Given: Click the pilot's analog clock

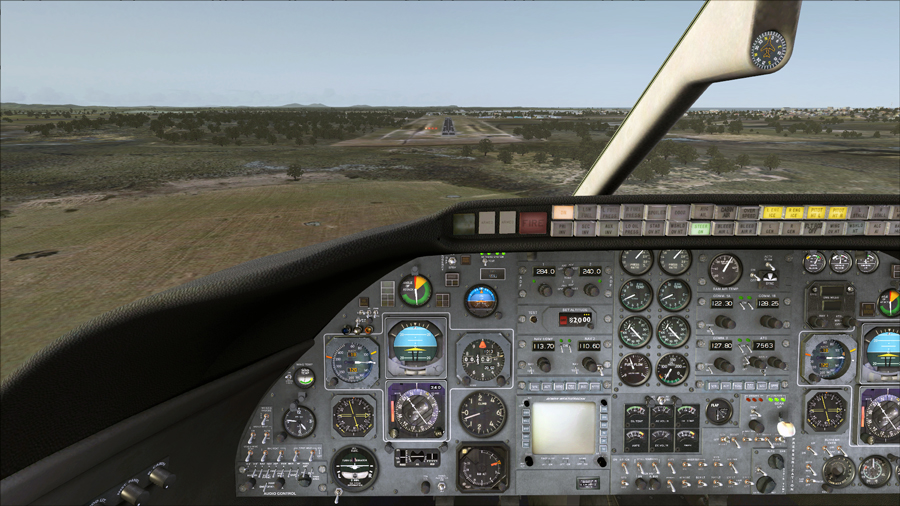Looking at the screenshot, I should [x=298, y=421].
